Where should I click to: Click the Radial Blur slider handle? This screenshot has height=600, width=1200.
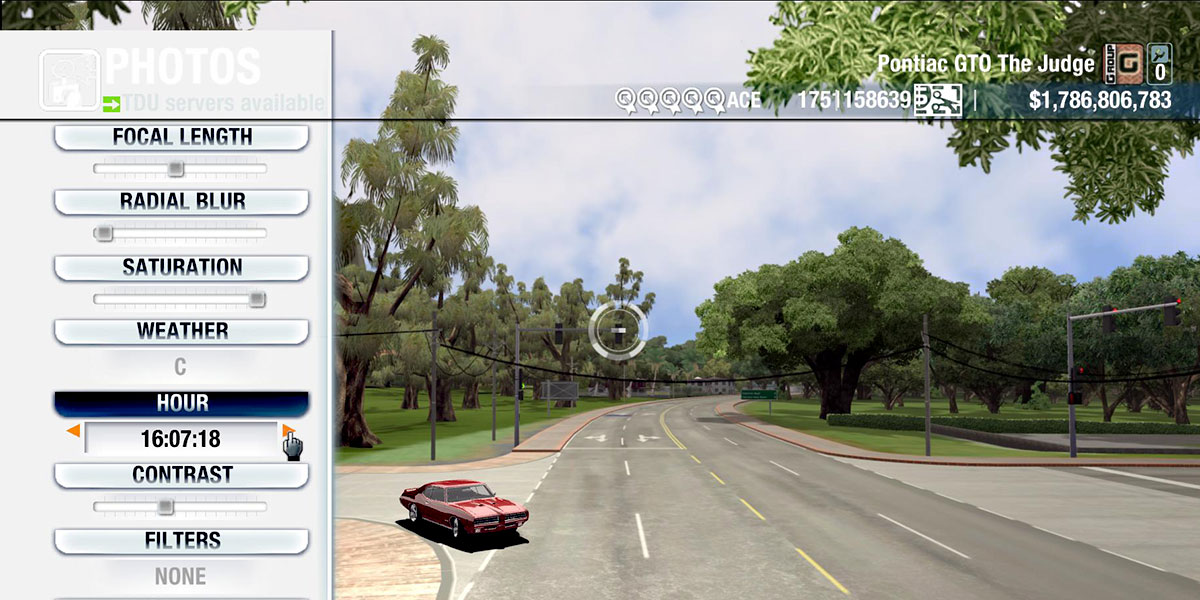click(103, 233)
